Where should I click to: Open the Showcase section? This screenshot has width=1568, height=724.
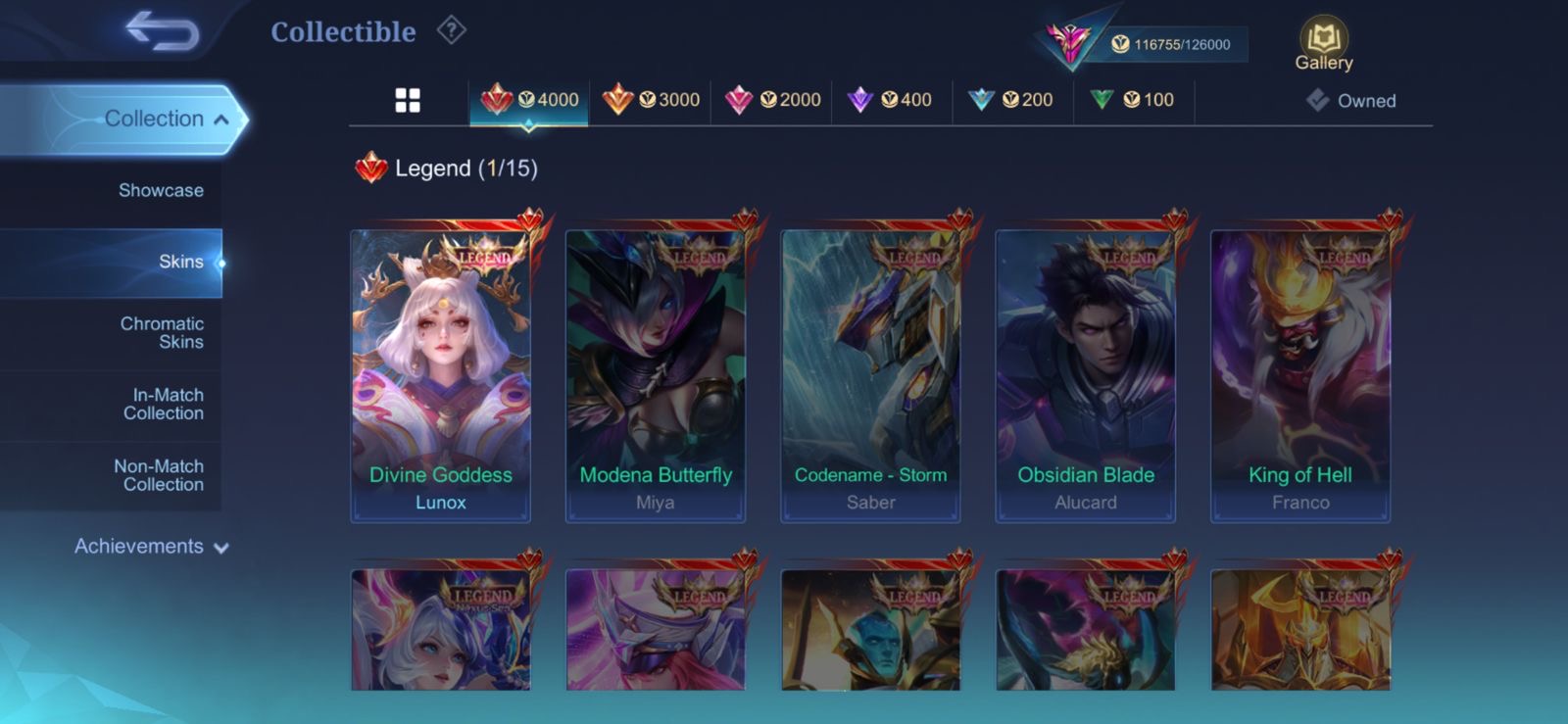[x=161, y=190]
